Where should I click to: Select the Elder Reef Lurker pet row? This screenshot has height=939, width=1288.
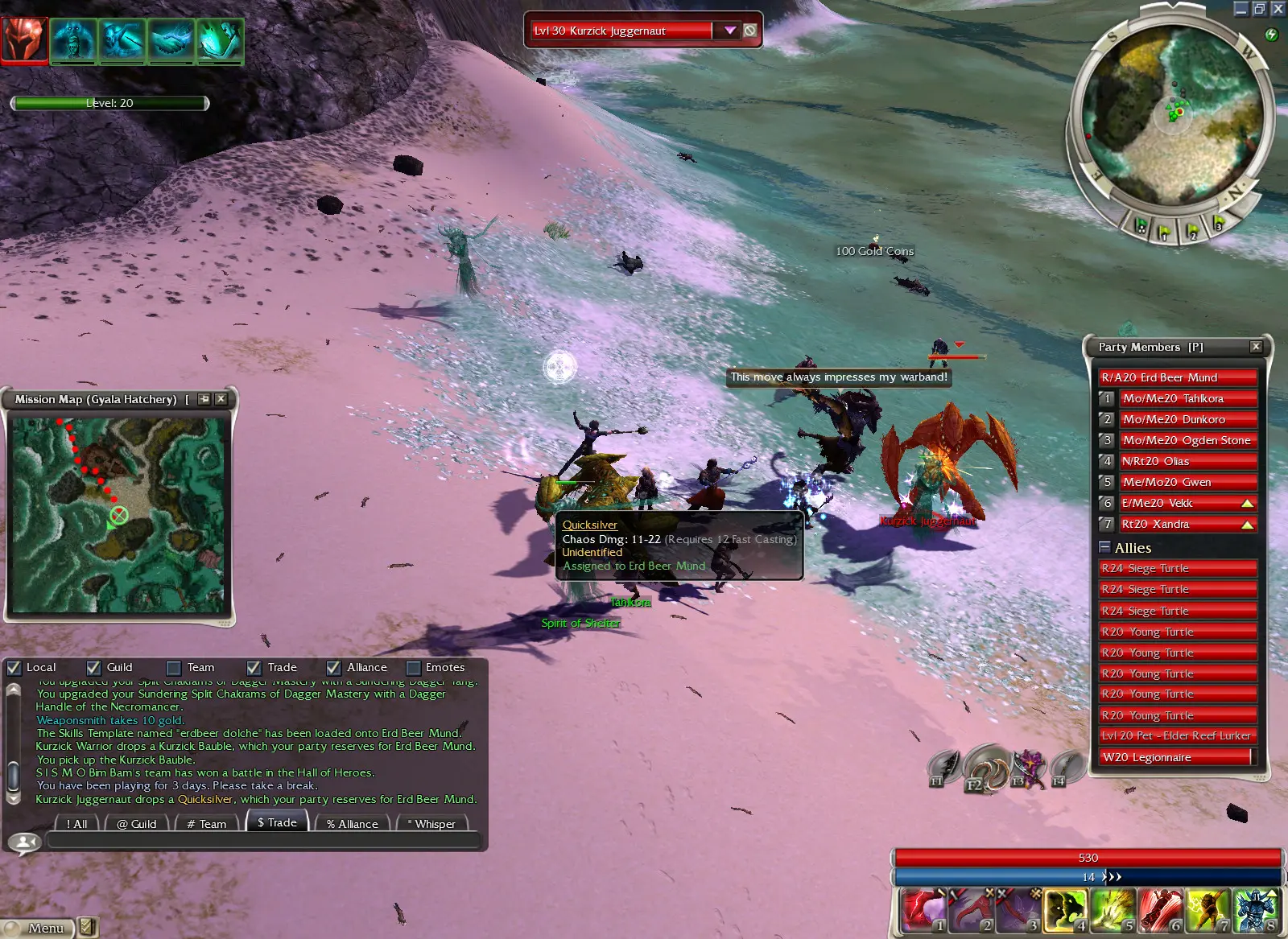pos(1177,735)
